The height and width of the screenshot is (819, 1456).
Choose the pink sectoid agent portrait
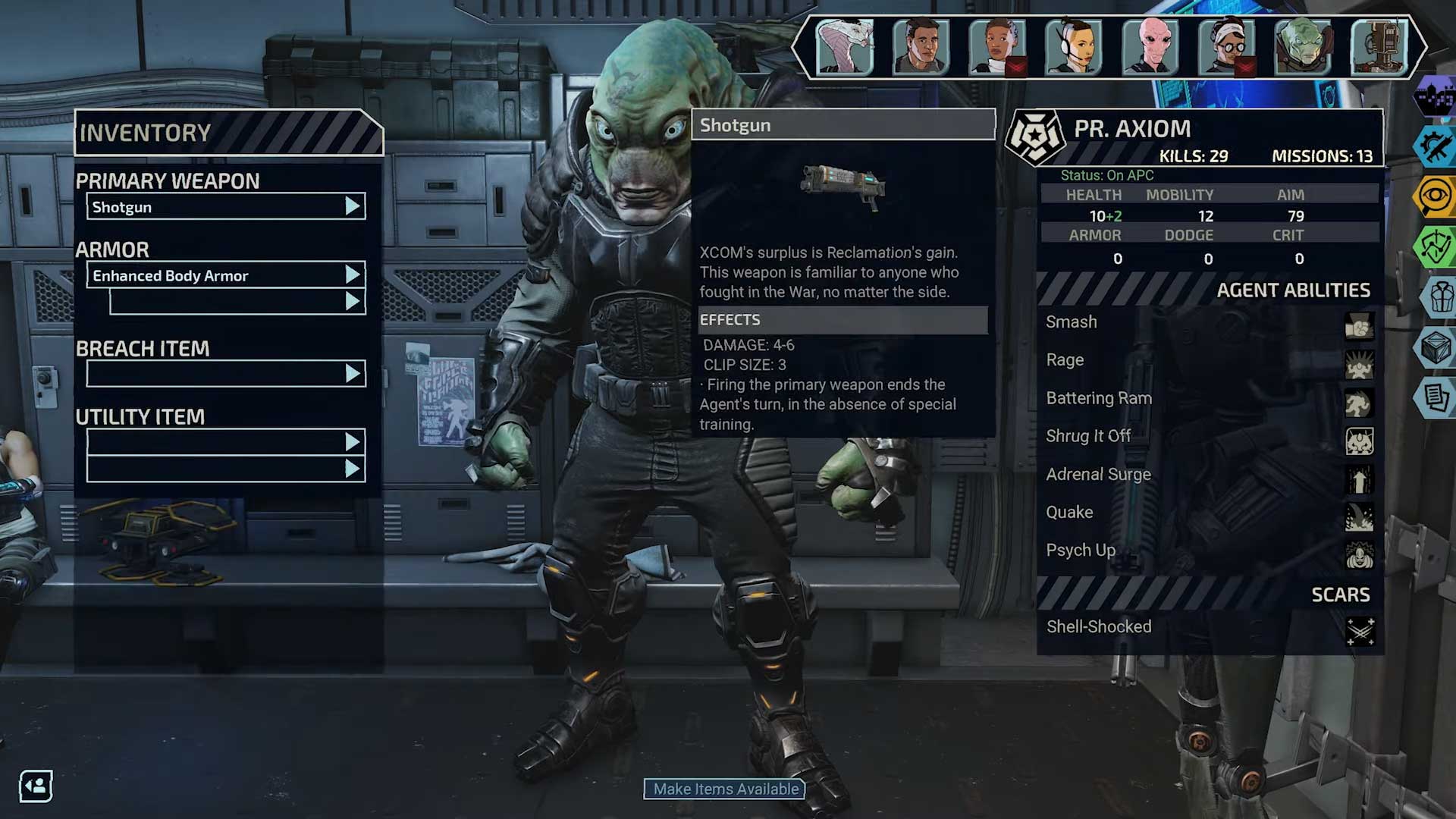click(x=1150, y=47)
